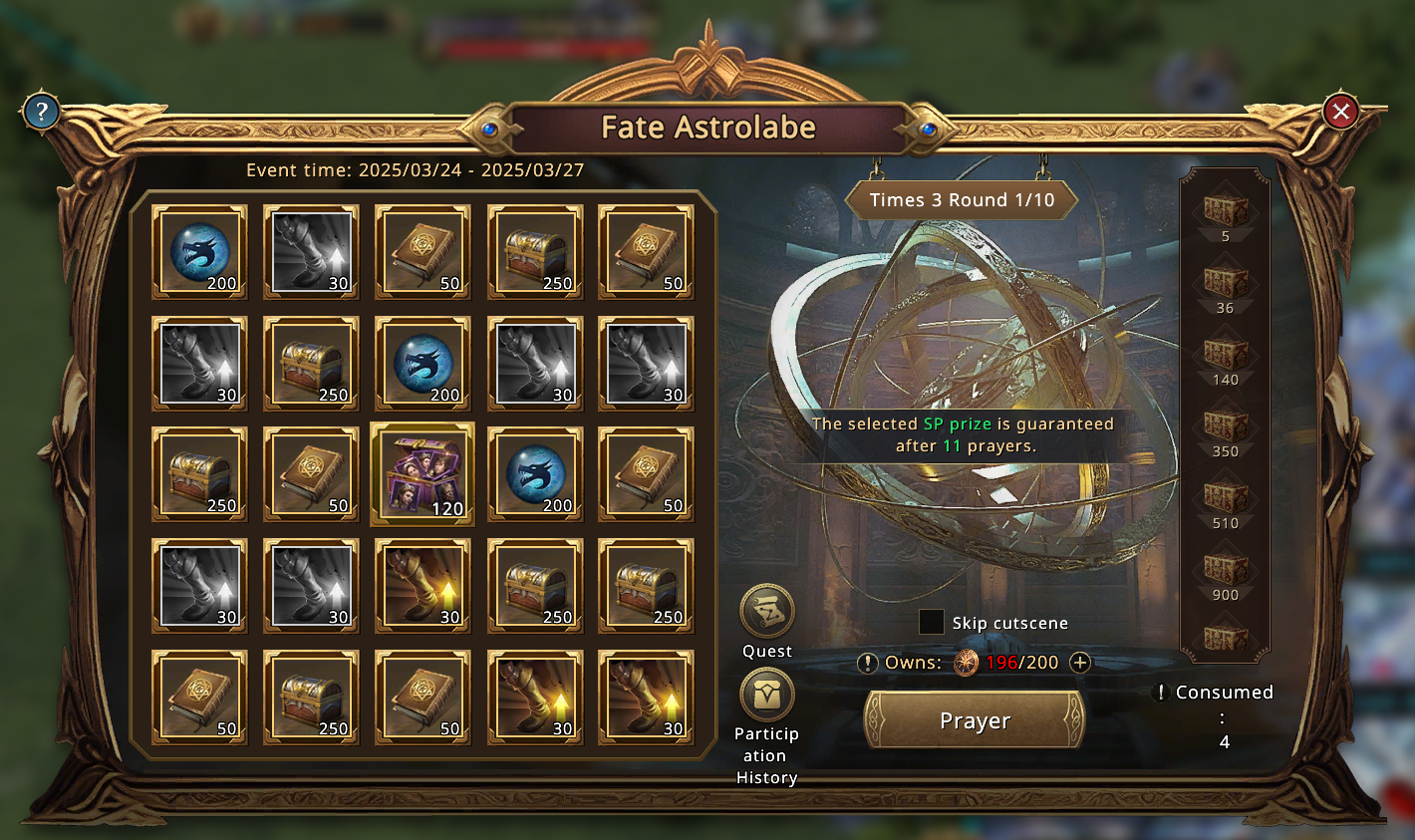The image size is (1415, 840).
Task: Select the purple hero chest SP prize
Action: [x=423, y=474]
